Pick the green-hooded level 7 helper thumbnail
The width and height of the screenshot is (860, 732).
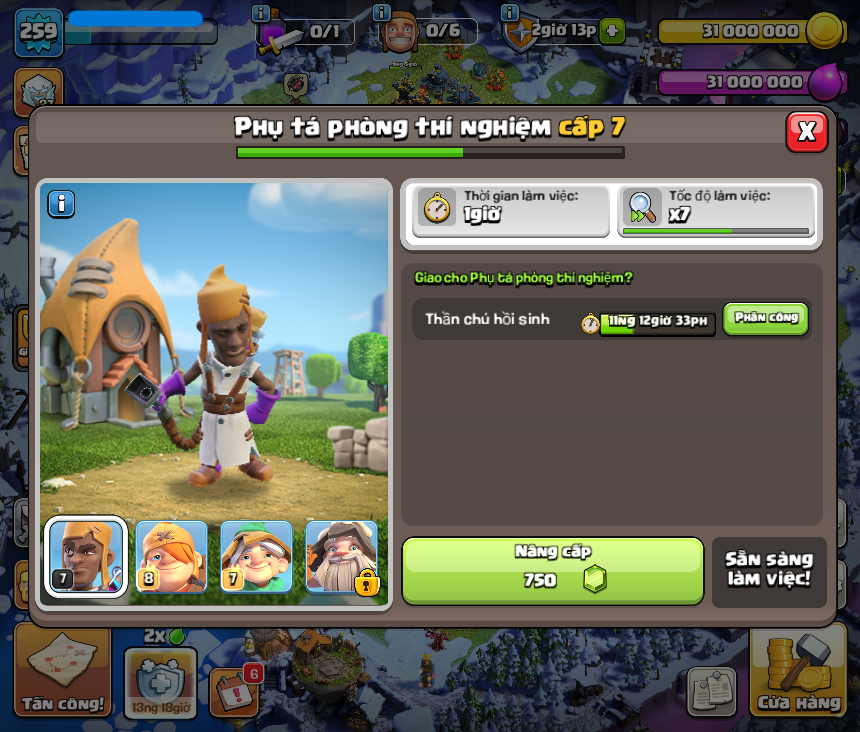(x=256, y=556)
